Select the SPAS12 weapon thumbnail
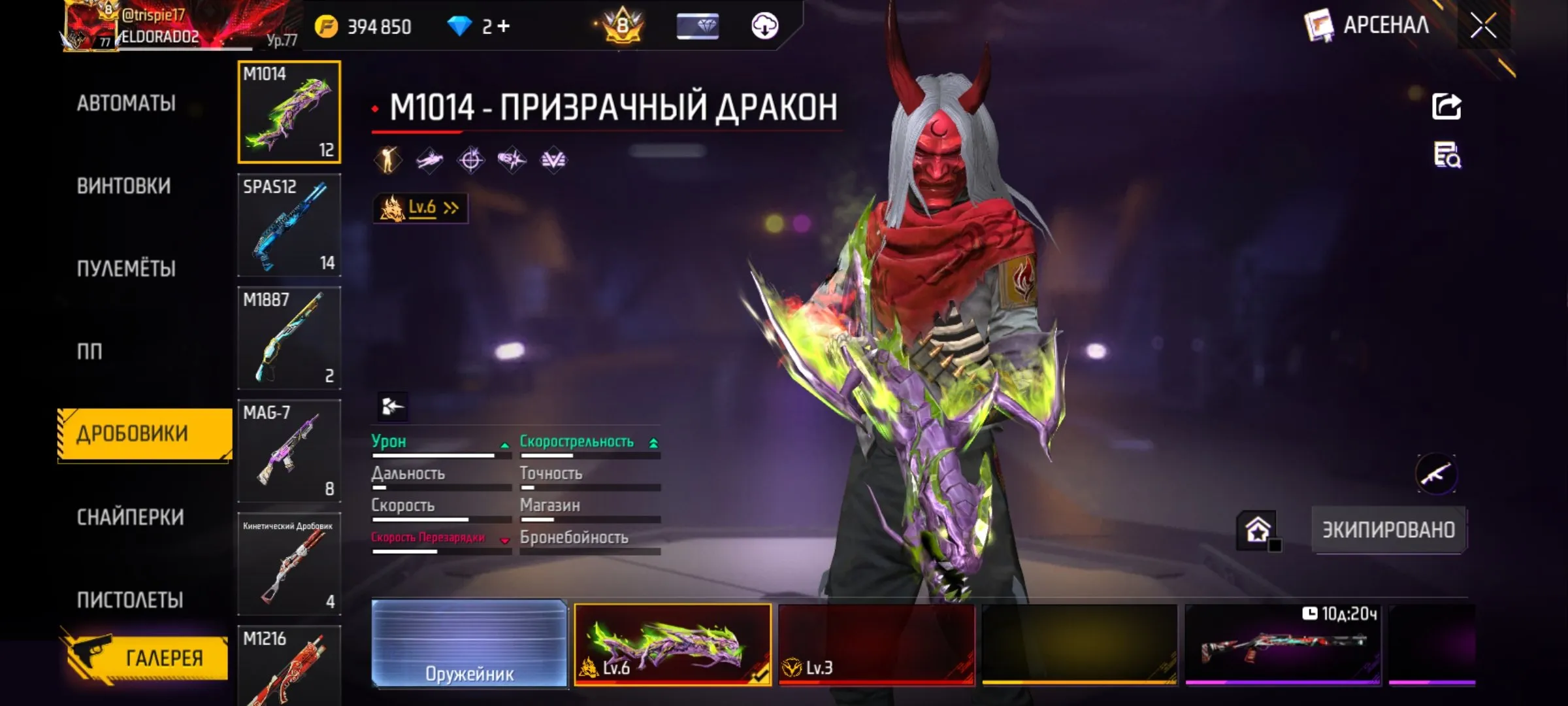This screenshot has height=706, width=1568. pyautogui.click(x=289, y=226)
